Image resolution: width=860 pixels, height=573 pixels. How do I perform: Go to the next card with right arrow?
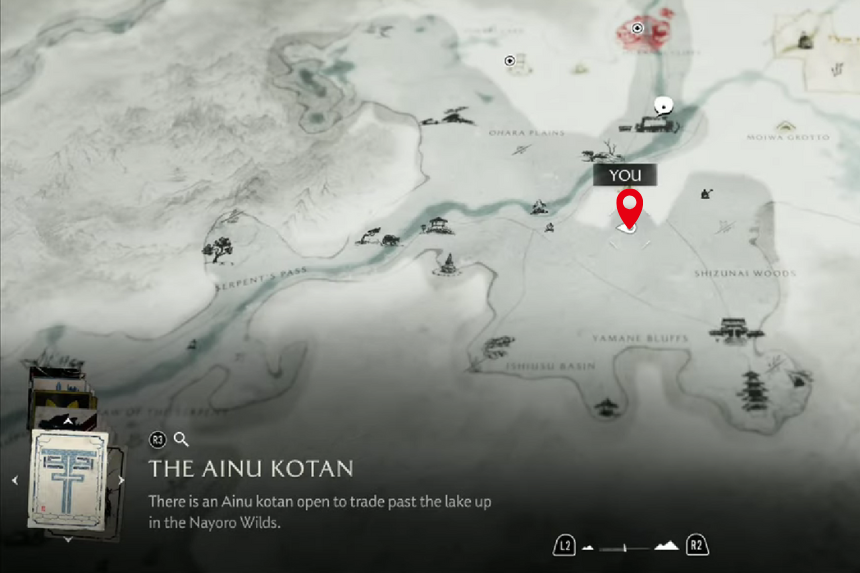[x=121, y=481]
